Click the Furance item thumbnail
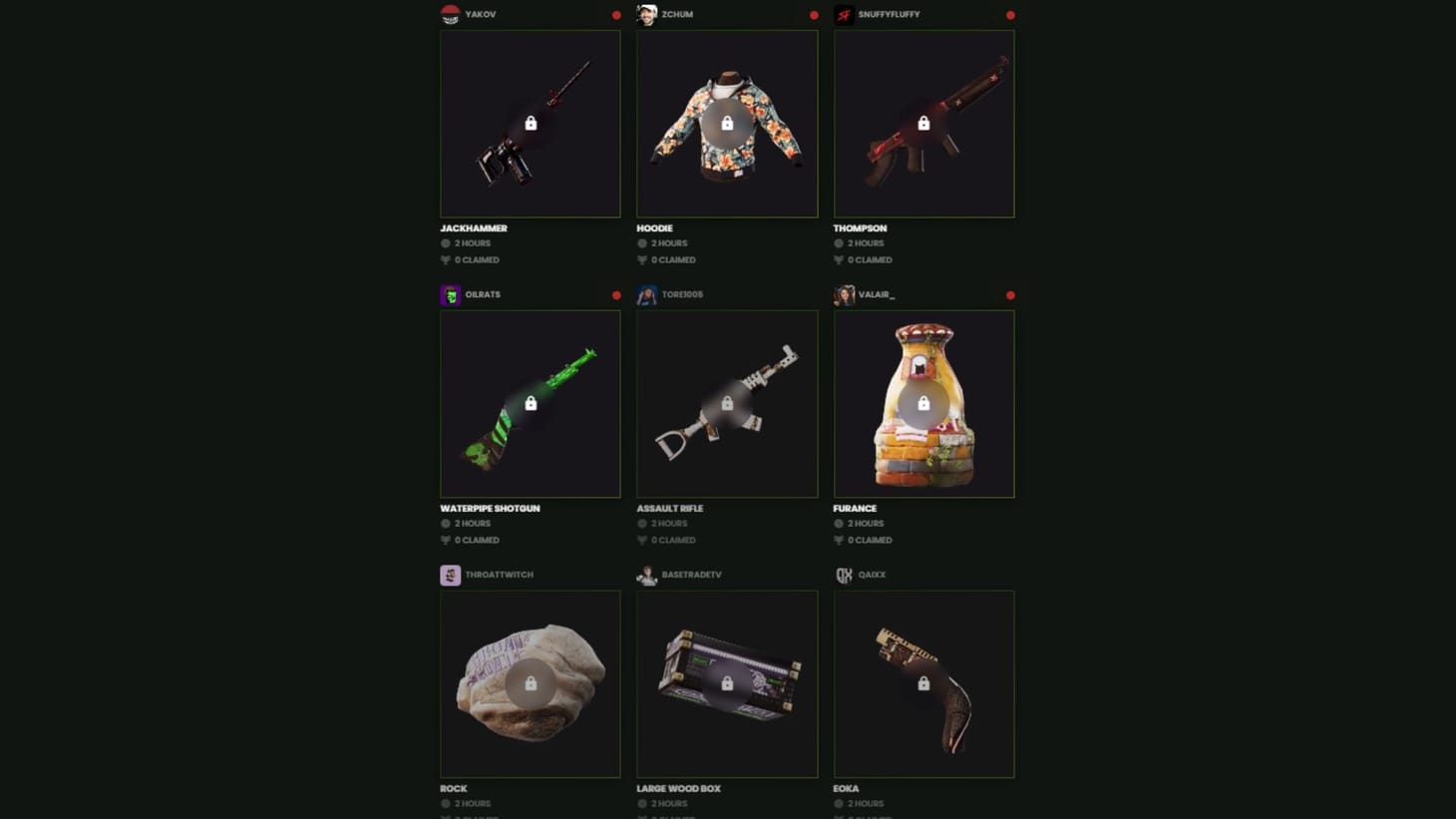This screenshot has height=819, width=1456. (x=923, y=404)
